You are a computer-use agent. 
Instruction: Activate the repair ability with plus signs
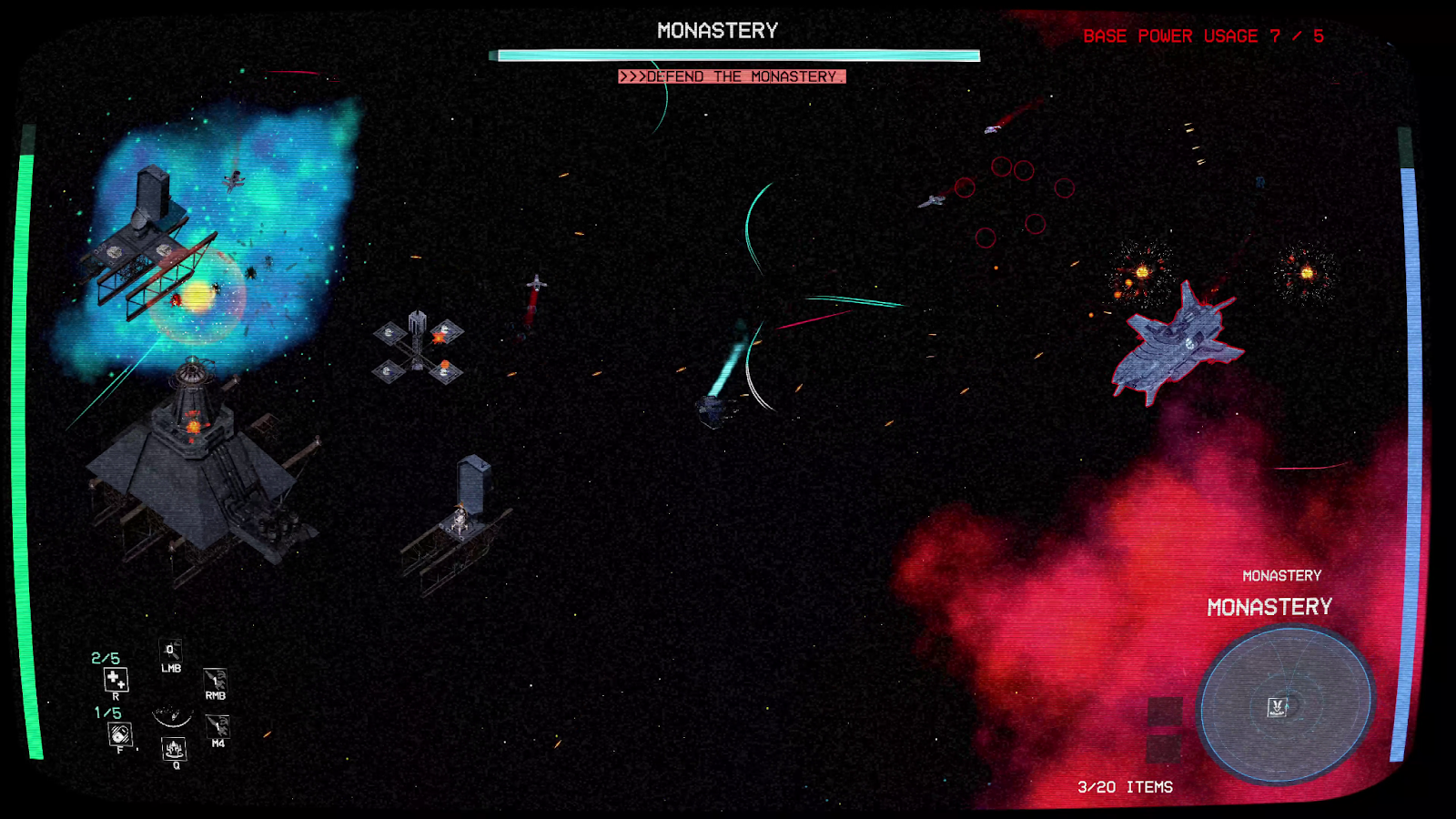(x=116, y=679)
